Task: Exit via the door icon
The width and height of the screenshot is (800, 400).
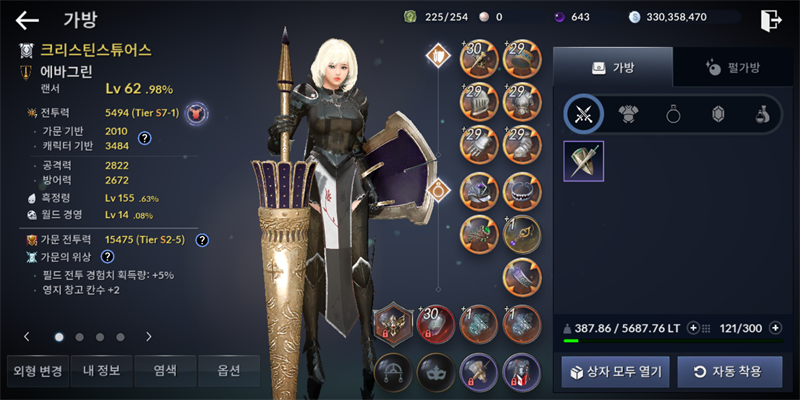Action: tap(769, 19)
